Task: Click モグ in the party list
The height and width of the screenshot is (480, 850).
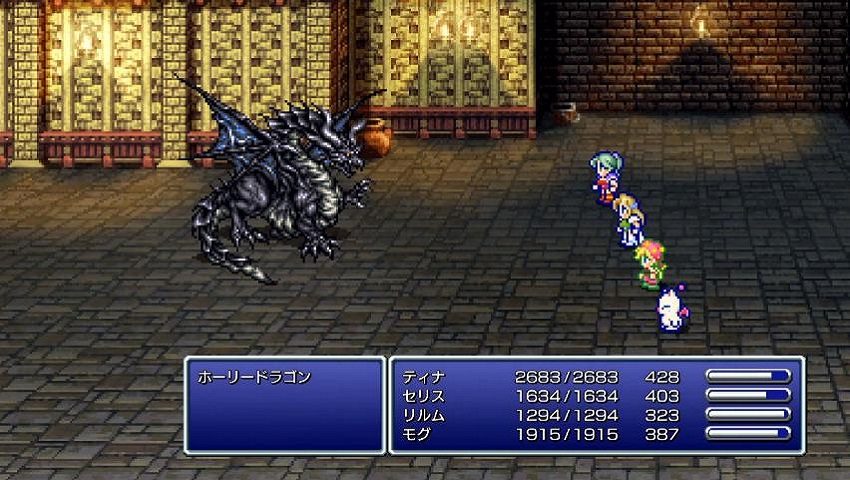Action: click(x=418, y=434)
